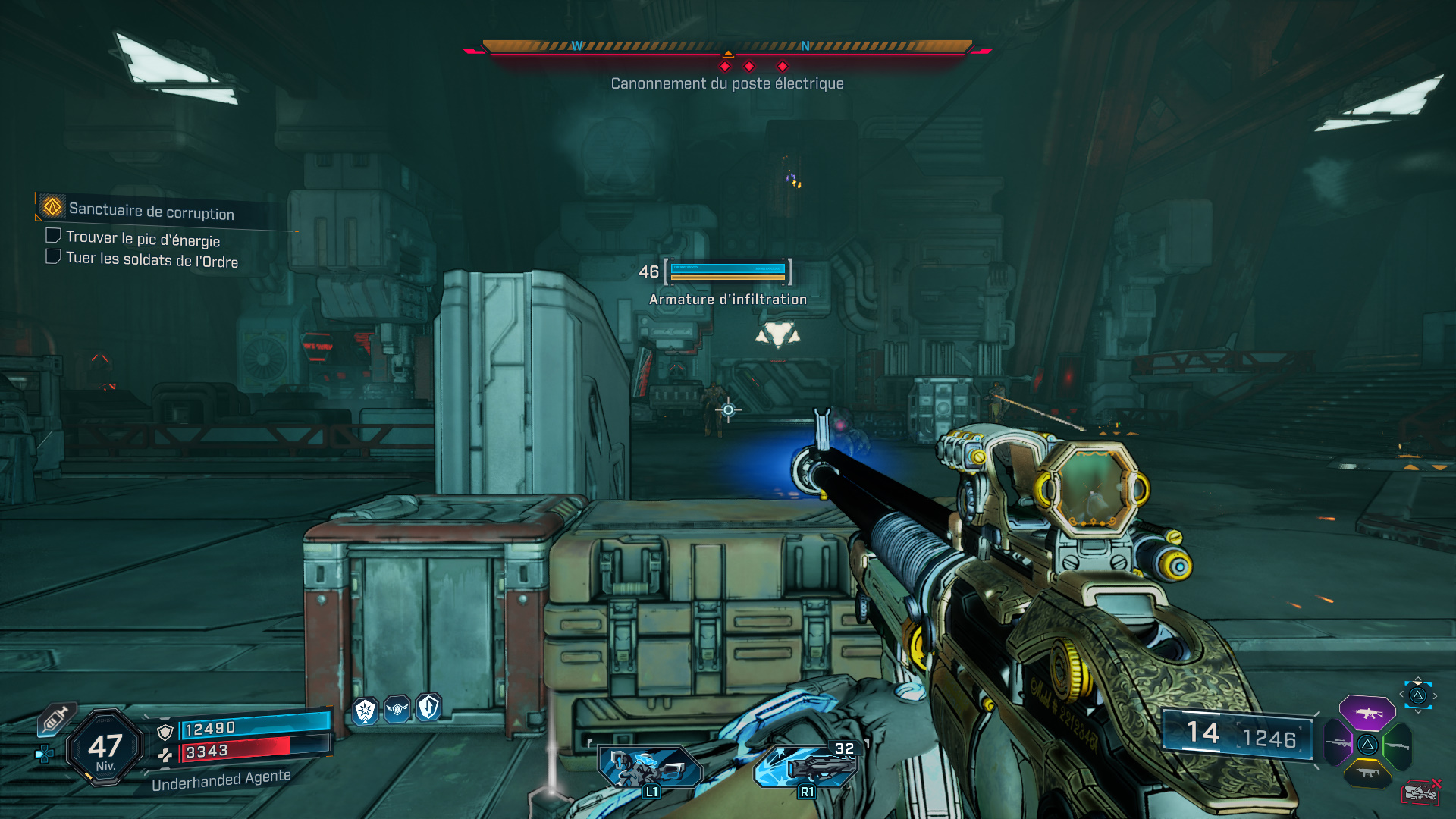The width and height of the screenshot is (1456, 819).
Task: Click the compass bar at top
Action: (727, 47)
